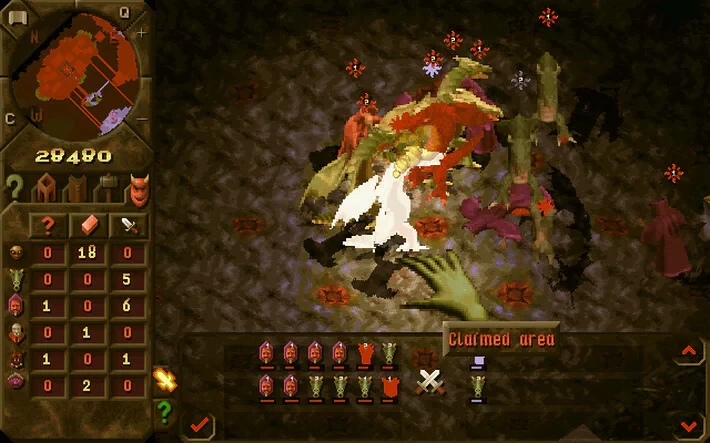
Task: Open the workshop traps panel tab
Action: 105,187
